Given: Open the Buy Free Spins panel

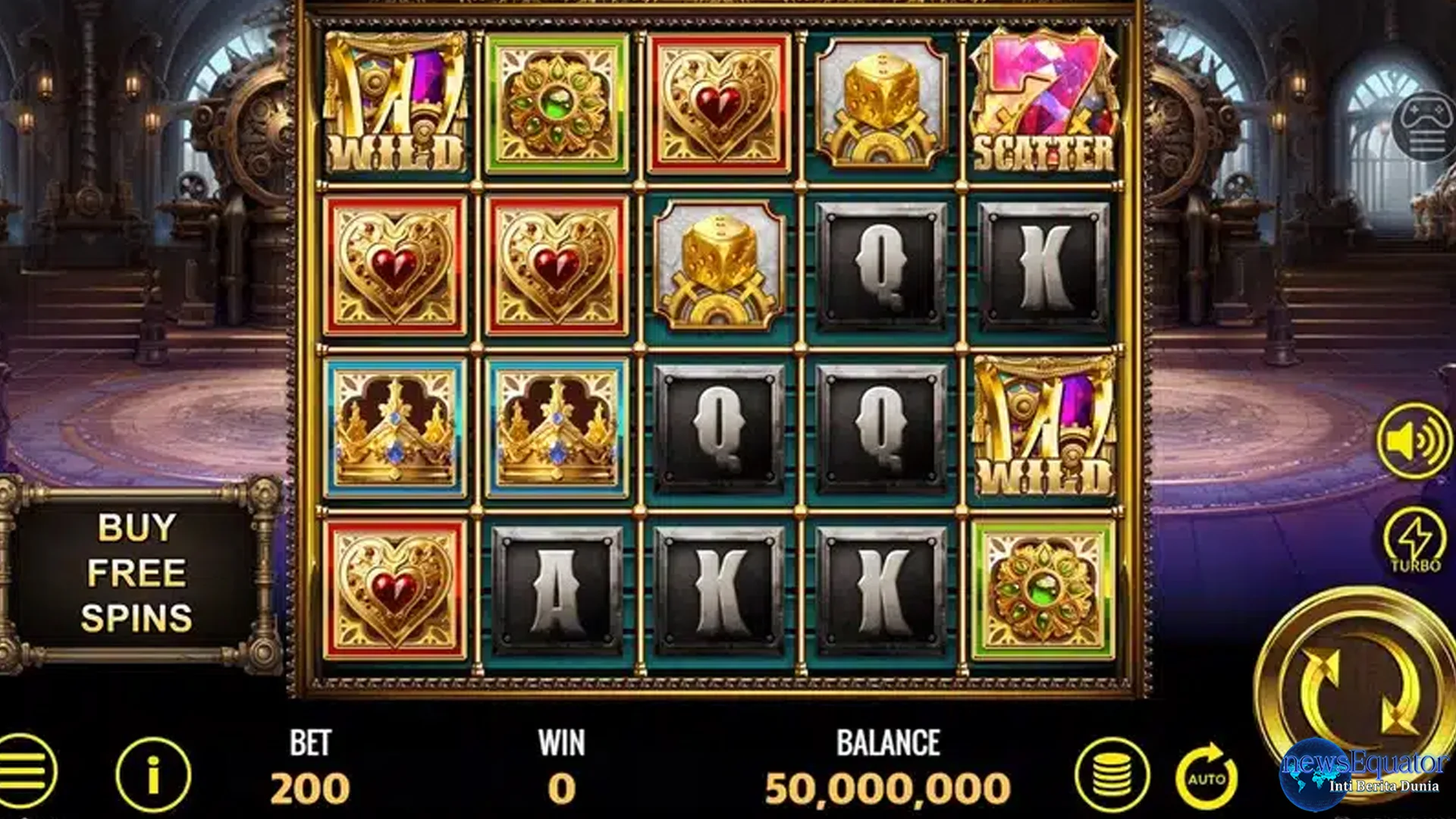Looking at the screenshot, I should (x=136, y=573).
